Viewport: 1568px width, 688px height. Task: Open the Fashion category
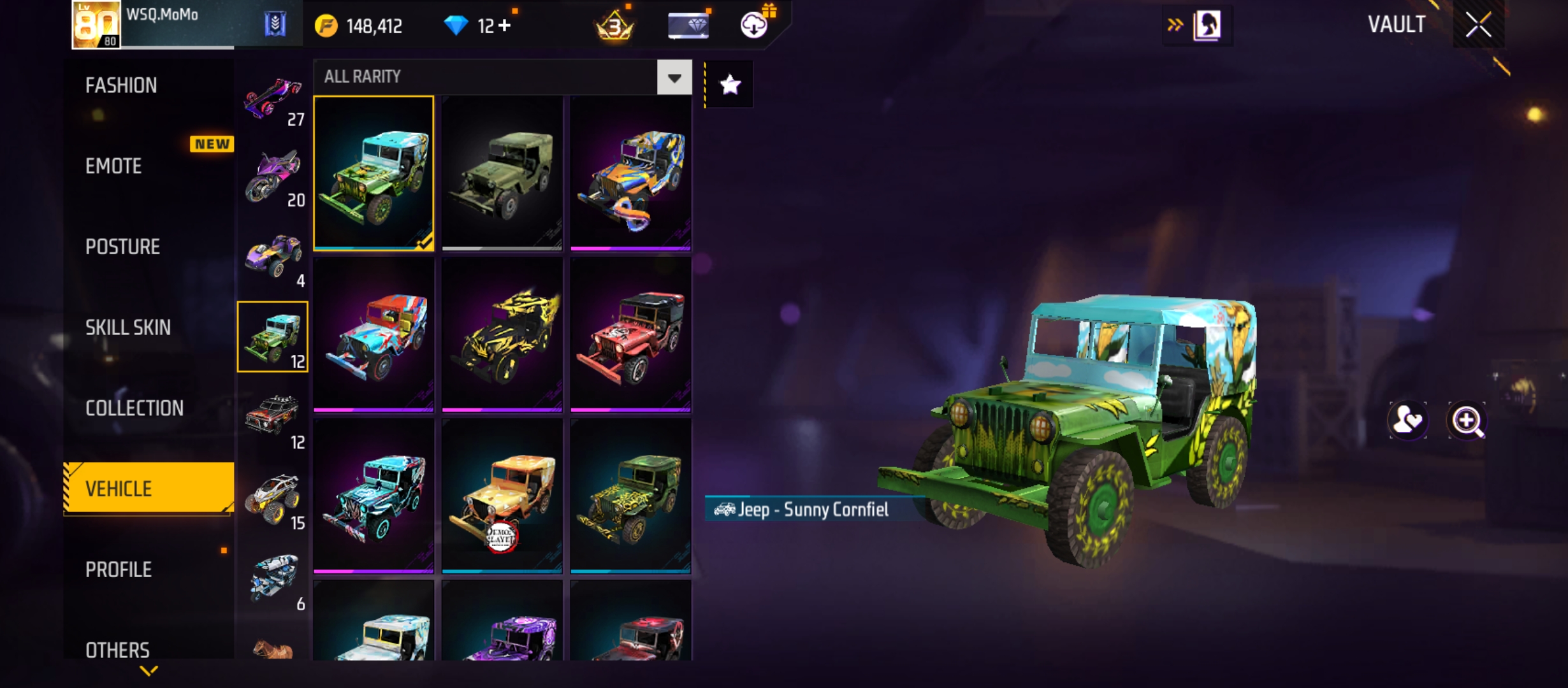pos(121,85)
